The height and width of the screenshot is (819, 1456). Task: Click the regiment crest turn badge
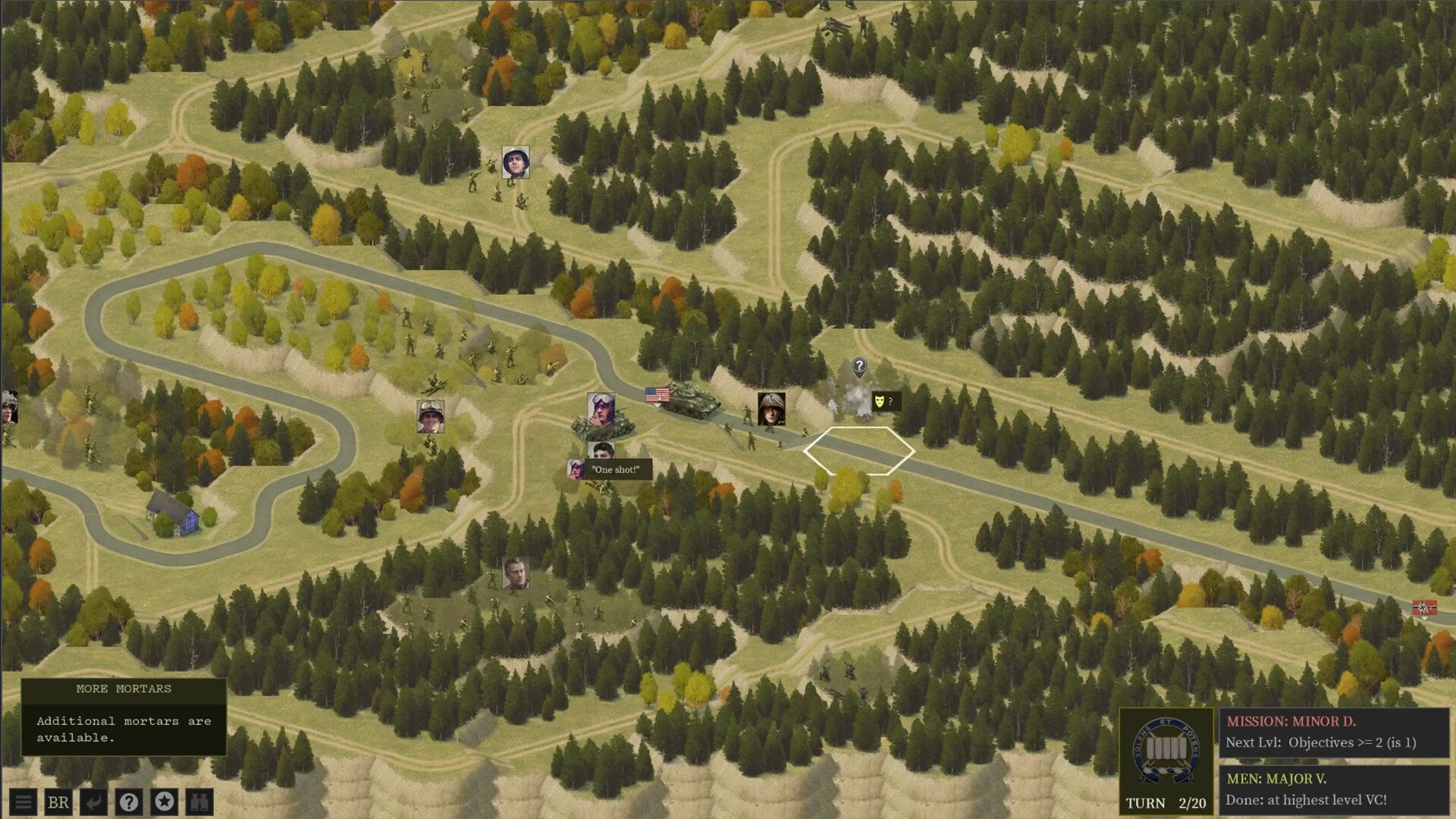[1166, 751]
